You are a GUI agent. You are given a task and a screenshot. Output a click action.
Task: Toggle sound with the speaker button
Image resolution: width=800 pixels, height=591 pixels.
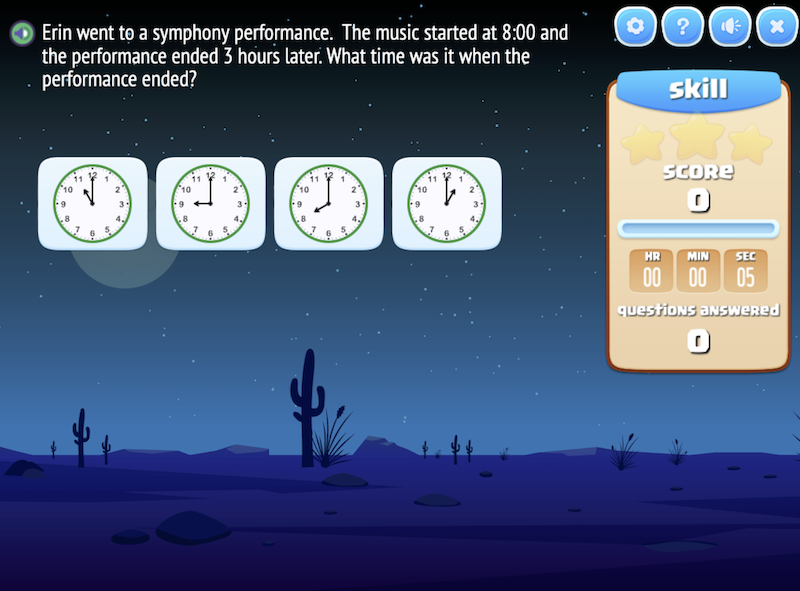pos(730,28)
